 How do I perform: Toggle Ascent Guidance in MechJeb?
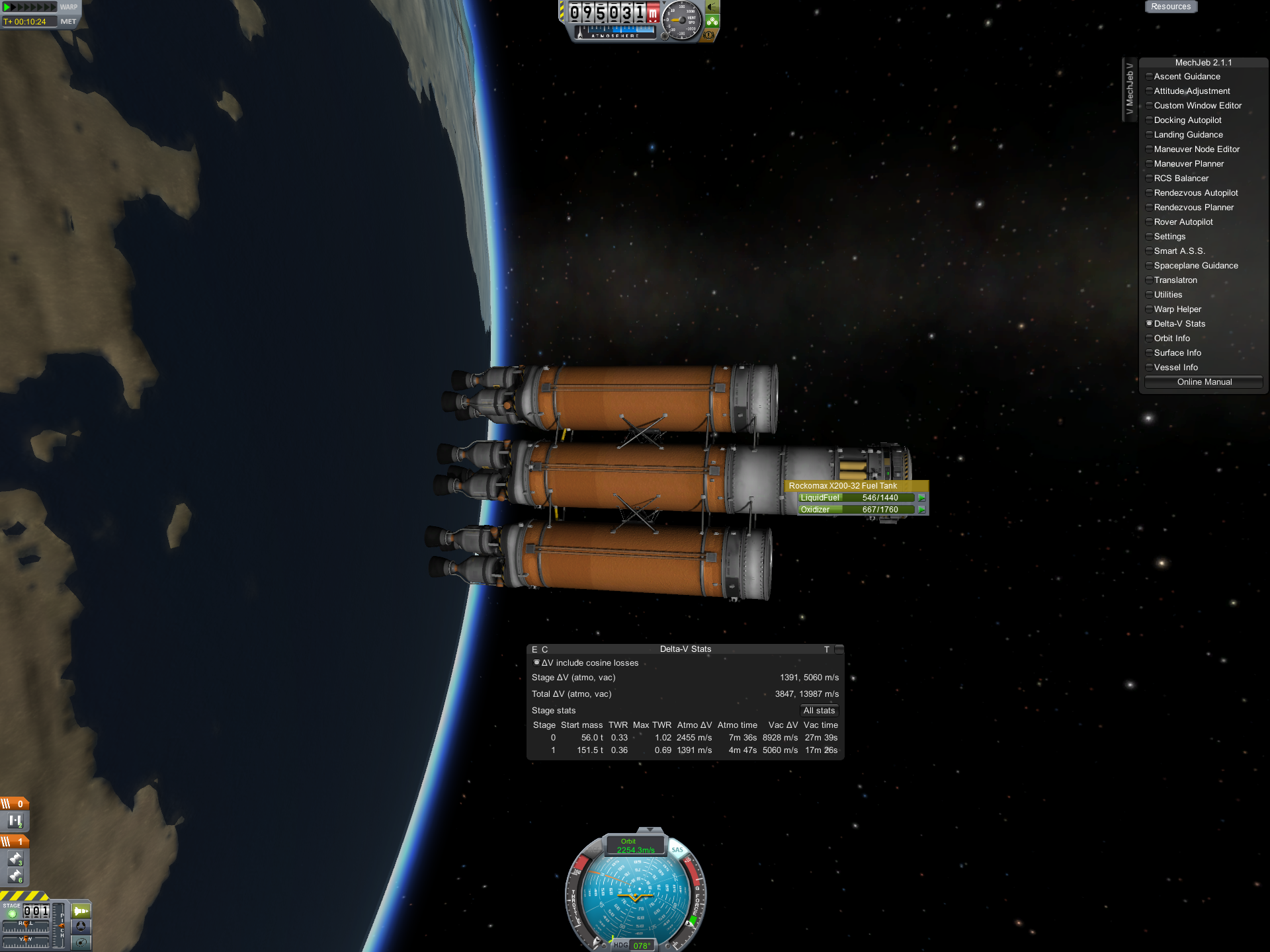[1187, 77]
